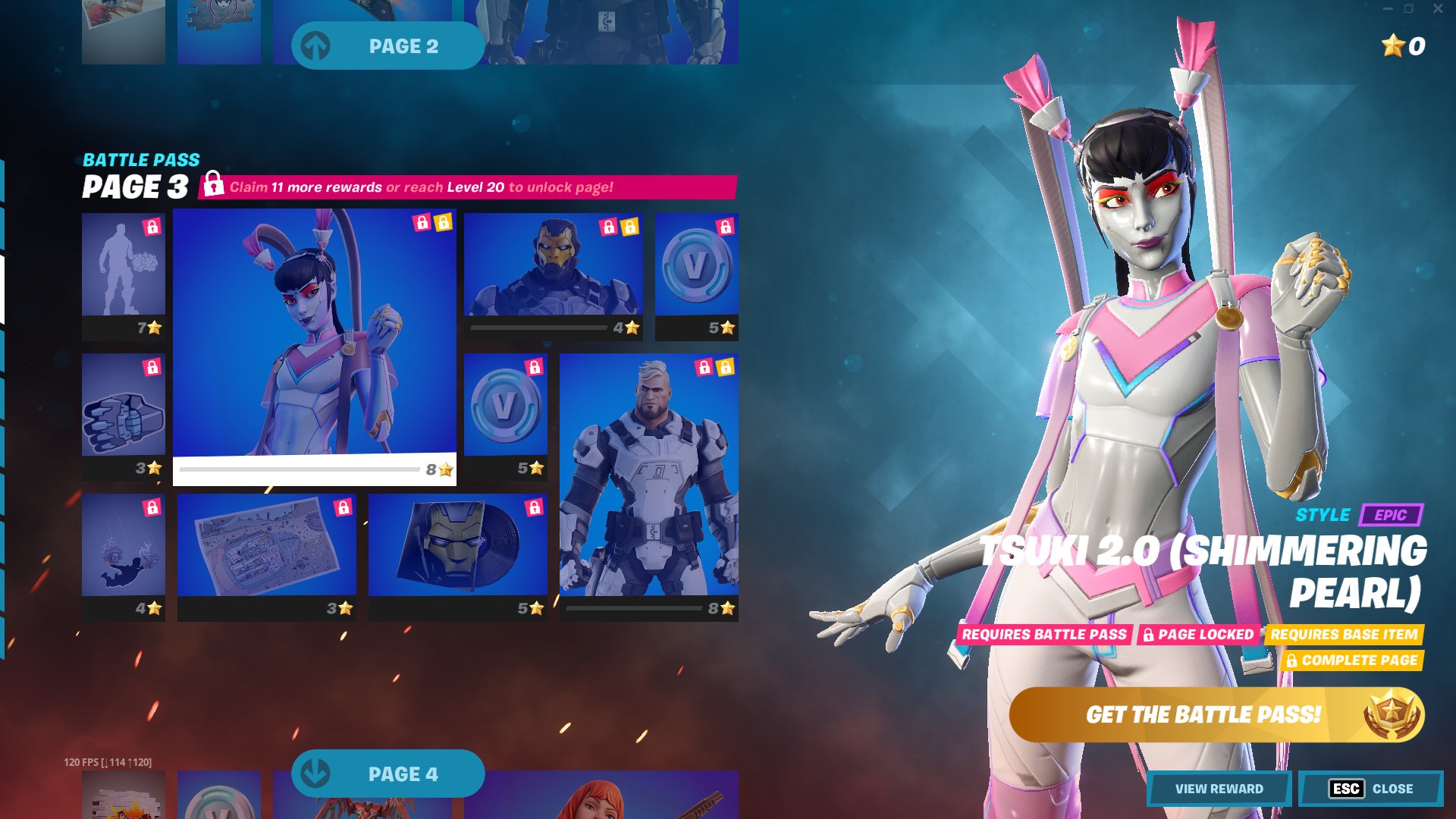Image resolution: width=1456 pixels, height=819 pixels.
Task: Open the PAGE 2 section
Action: click(406, 45)
